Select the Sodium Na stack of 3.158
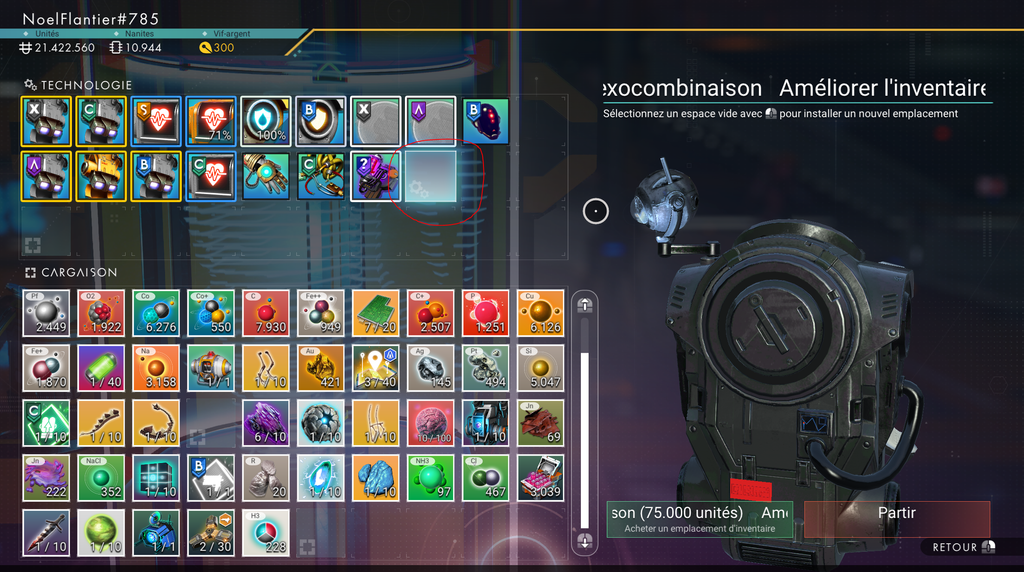The height and width of the screenshot is (572, 1024). click(156, 368)
